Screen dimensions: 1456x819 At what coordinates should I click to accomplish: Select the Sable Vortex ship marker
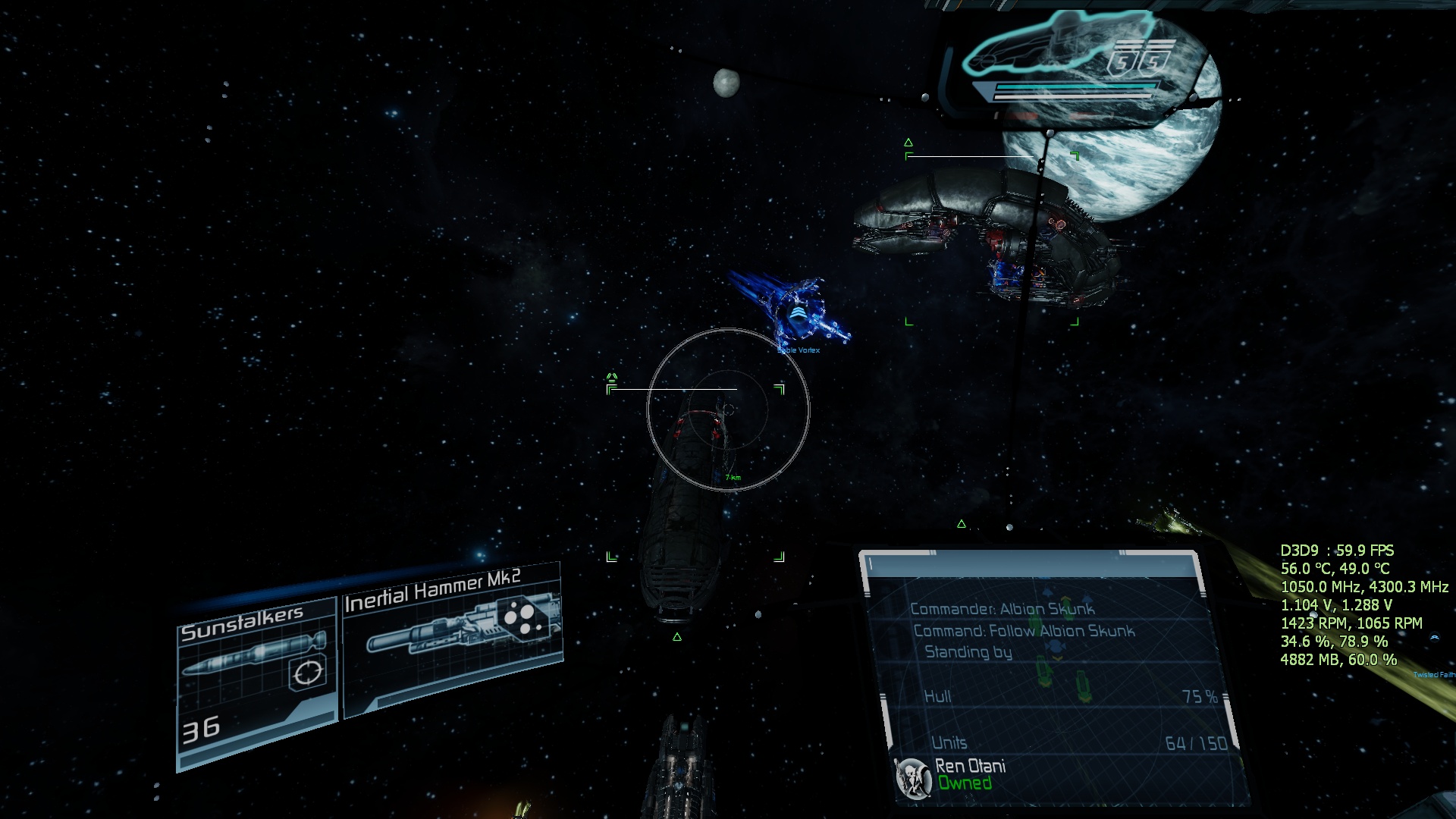pos(797,316)
